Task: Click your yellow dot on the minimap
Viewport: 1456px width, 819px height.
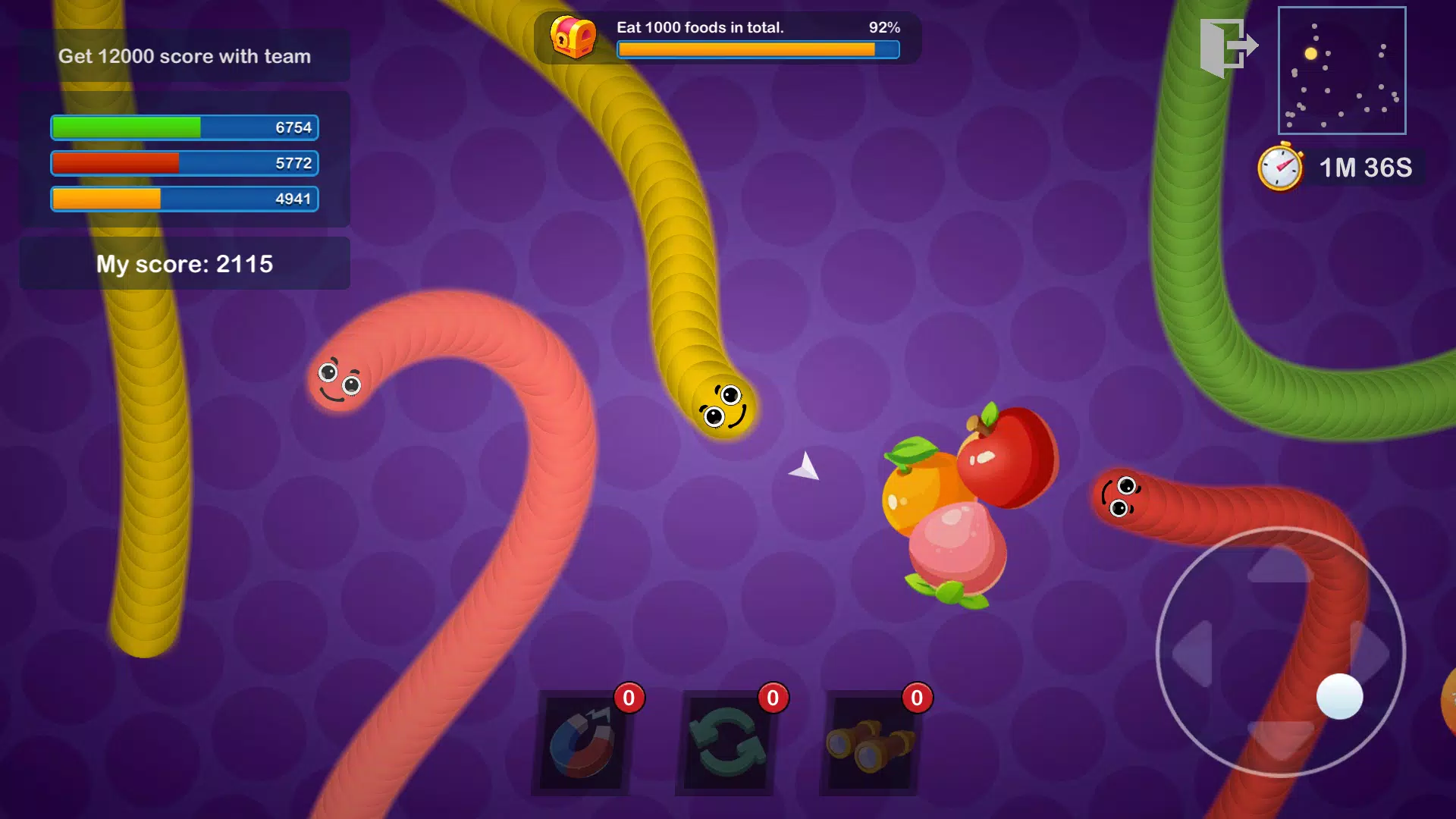Action: pyautogui.click(x=1310, y=53)
